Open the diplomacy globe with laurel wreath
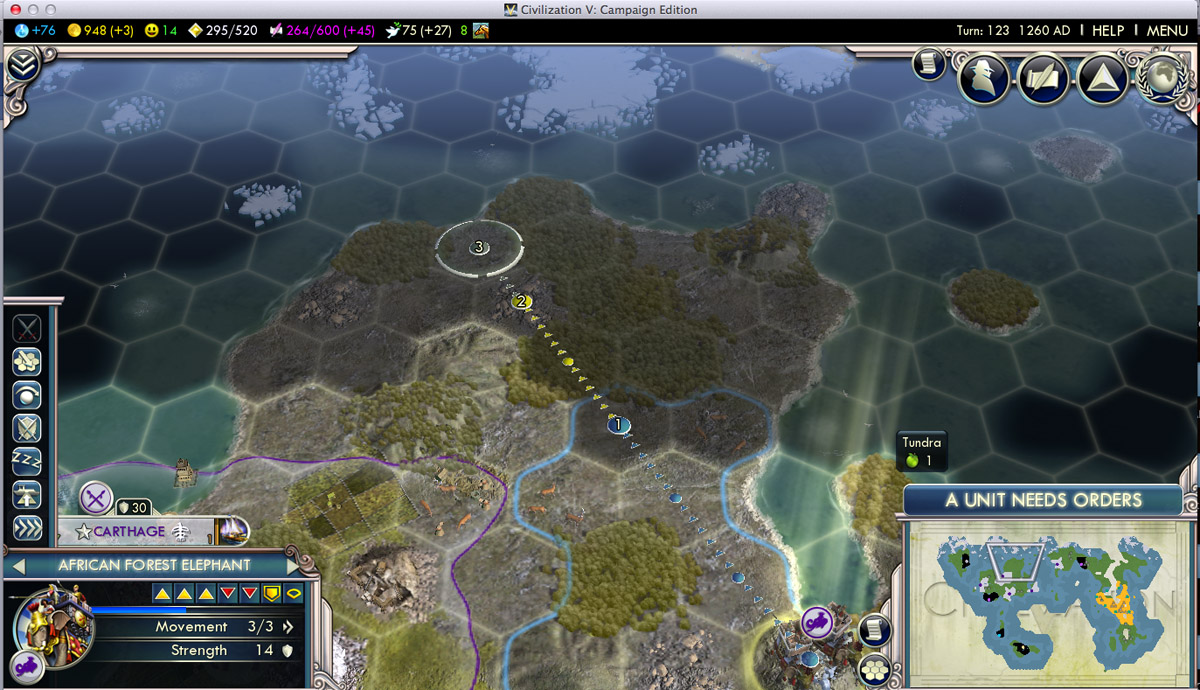Image resolution: width=1200 pixels, height=690 pixels. point(1162,78)
